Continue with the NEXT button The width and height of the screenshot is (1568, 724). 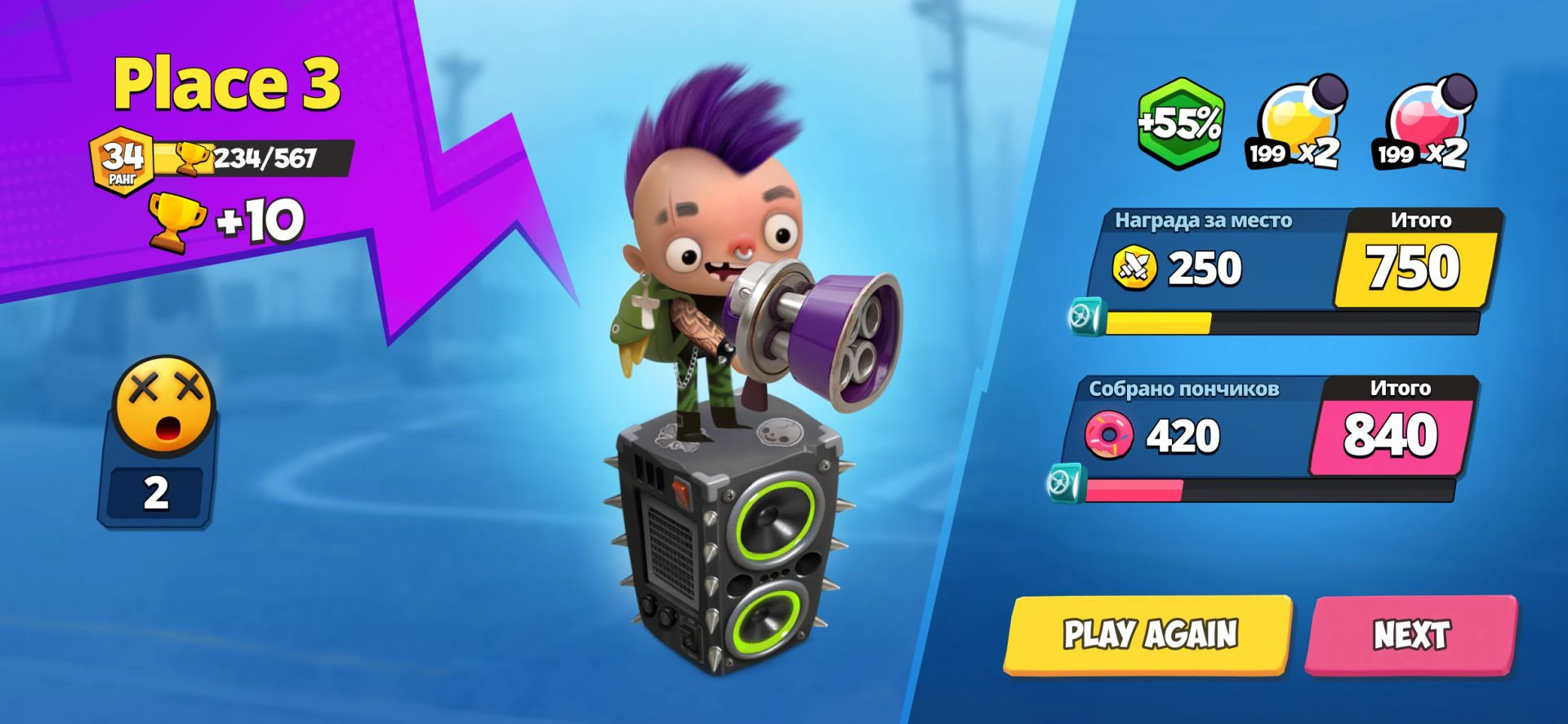coord(1410,635)
